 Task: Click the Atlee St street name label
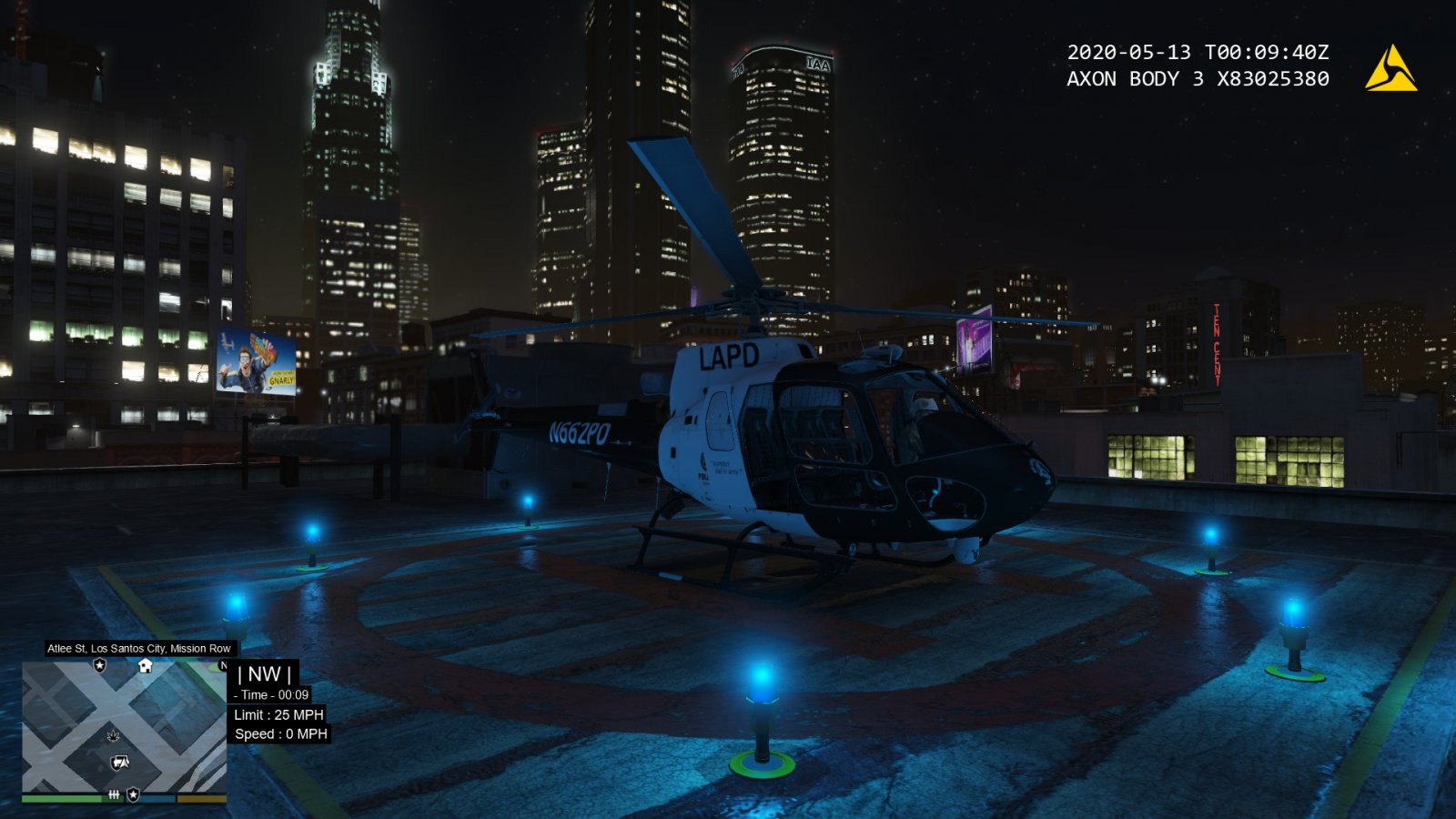pos(138,649)
